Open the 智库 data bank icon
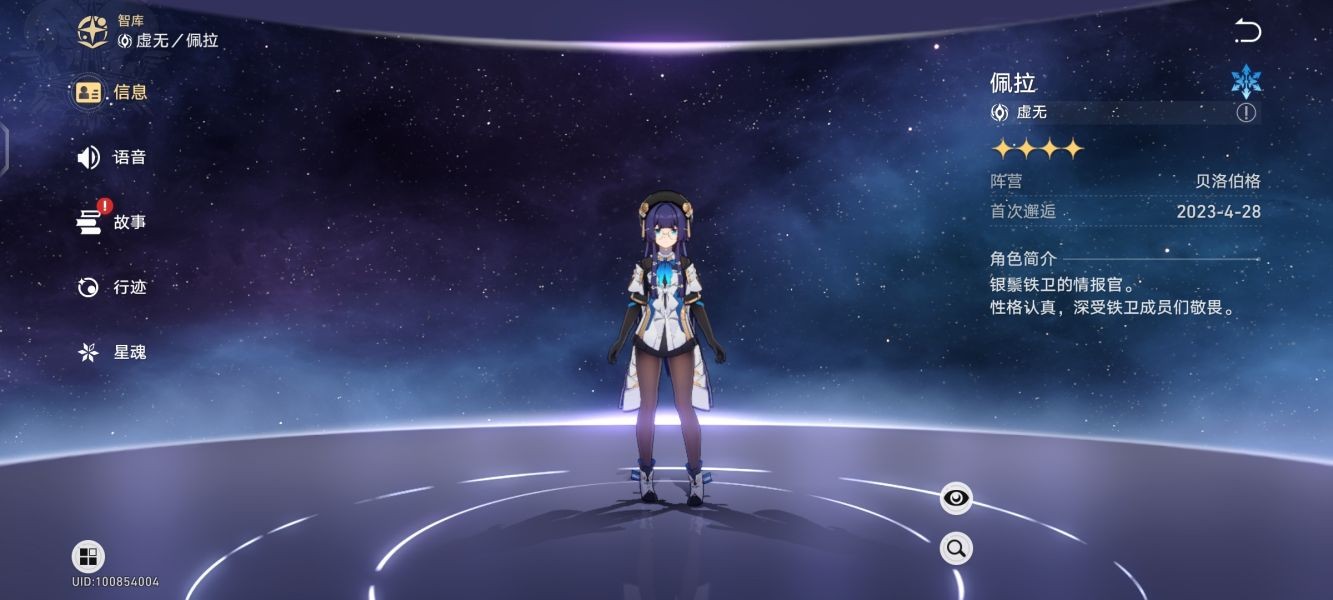Viewport: 1333px width, 600px height. (x=94, y=31)
